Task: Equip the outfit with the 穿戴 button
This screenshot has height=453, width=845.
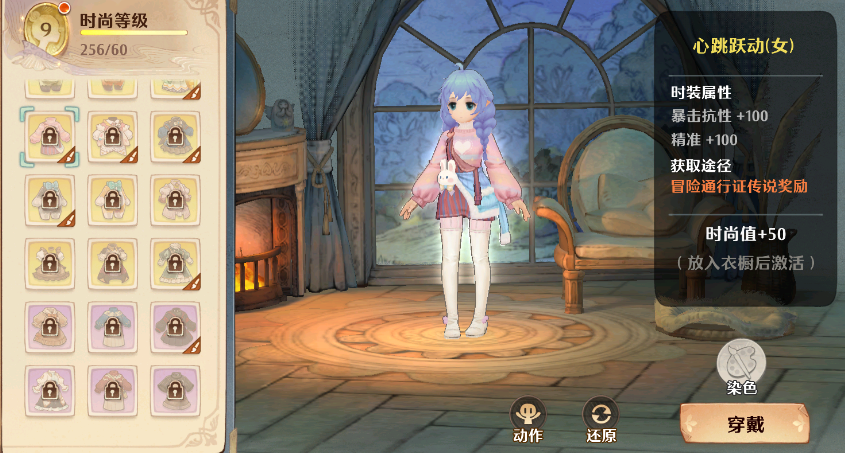Action: (x=745, y=424)
